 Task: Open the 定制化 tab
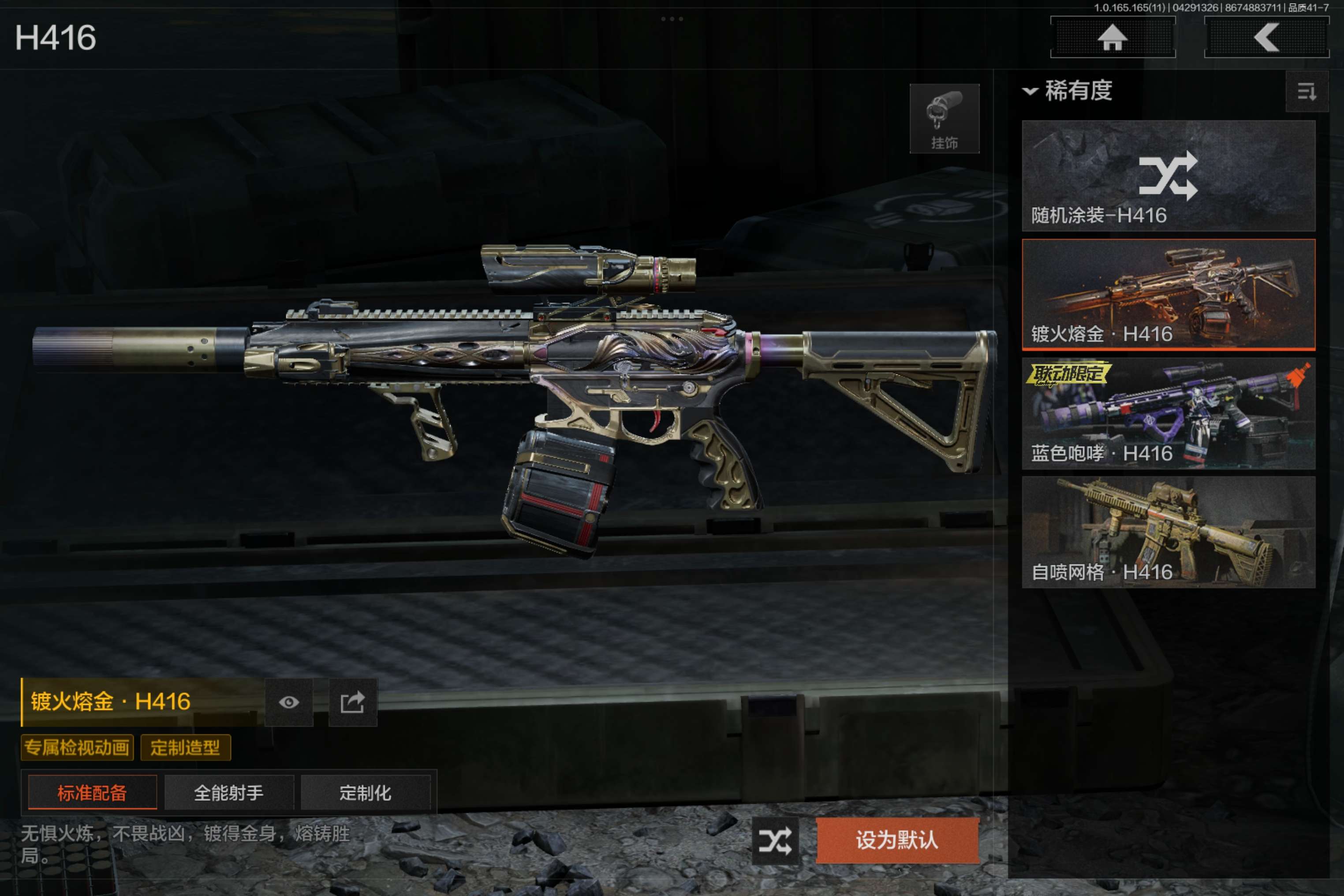[365, 792]
